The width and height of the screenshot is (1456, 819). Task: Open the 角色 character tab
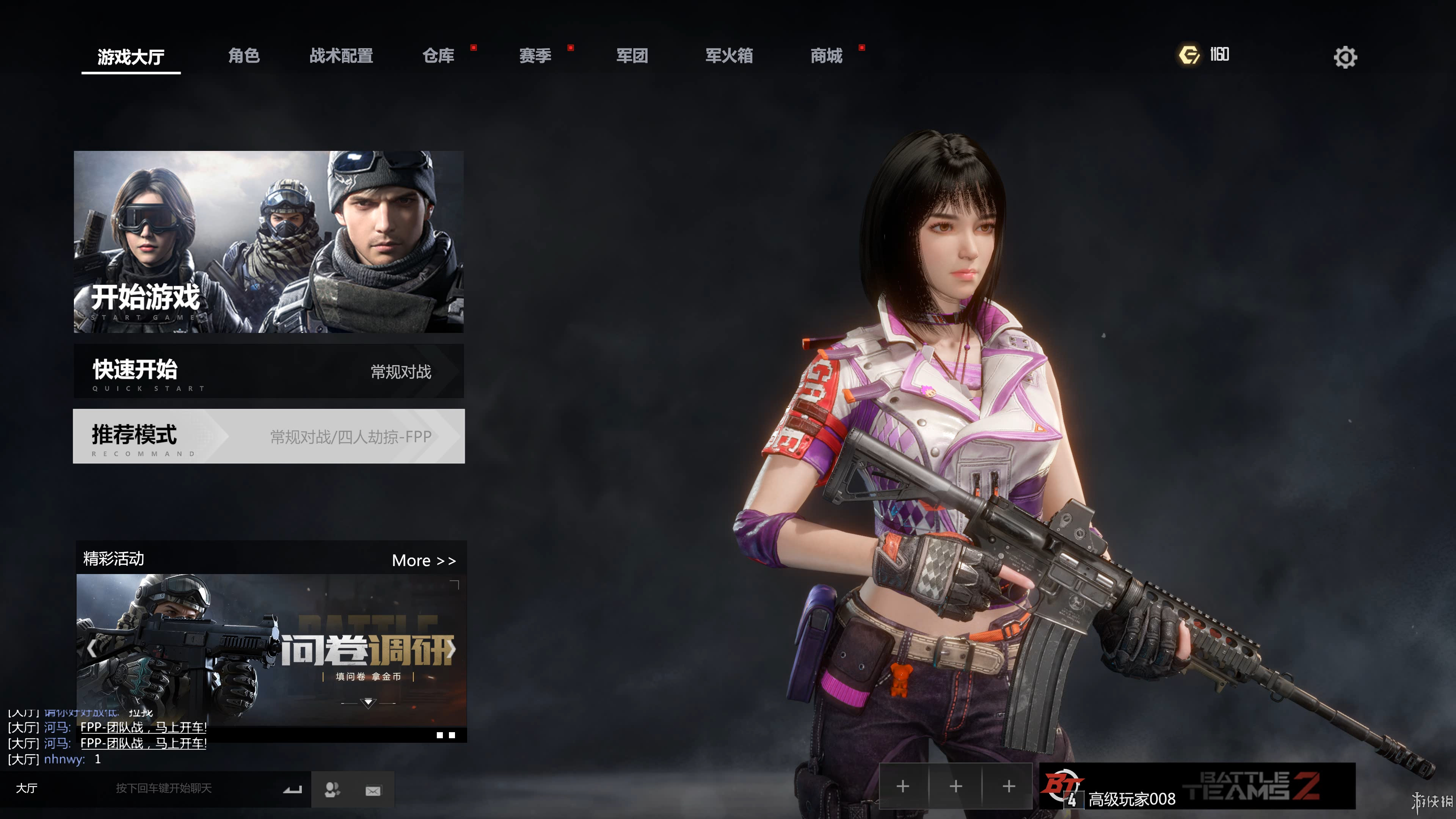click(x=243, y=55)
